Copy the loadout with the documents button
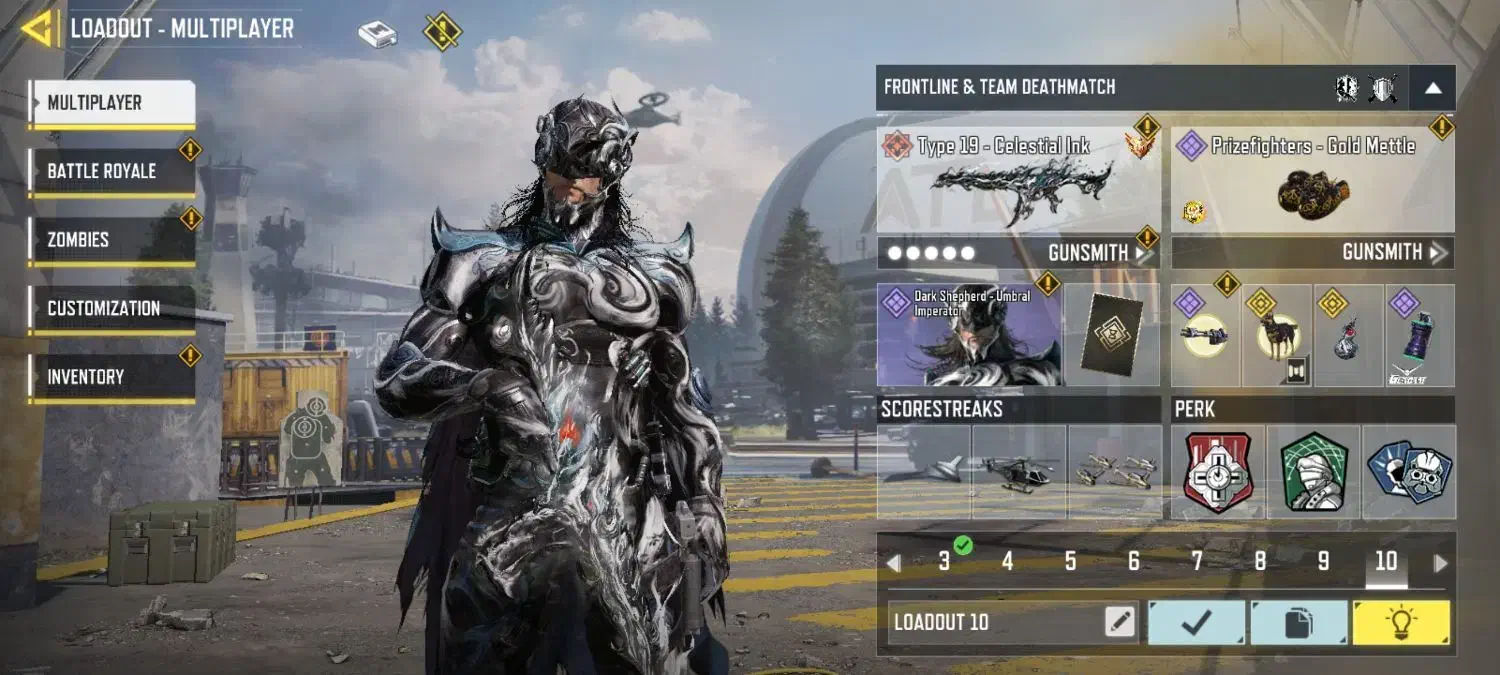The image size is (1500, 675). point(1298,622)
